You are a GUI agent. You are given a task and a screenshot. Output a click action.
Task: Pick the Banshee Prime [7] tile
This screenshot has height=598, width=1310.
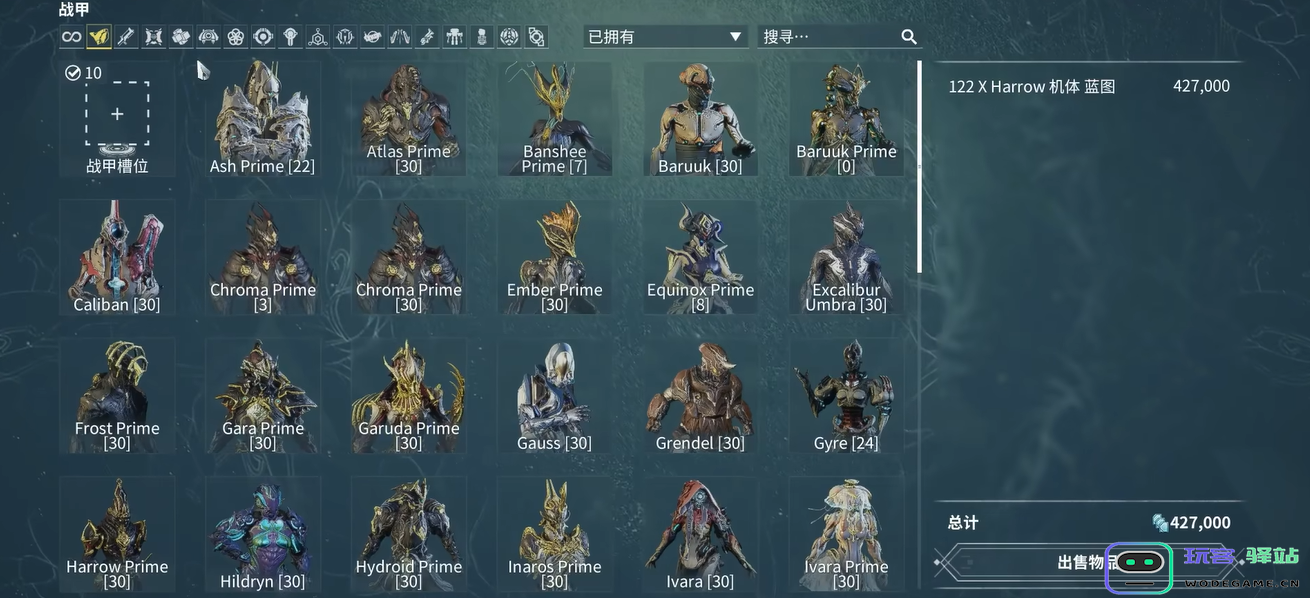tap(554, 118)
